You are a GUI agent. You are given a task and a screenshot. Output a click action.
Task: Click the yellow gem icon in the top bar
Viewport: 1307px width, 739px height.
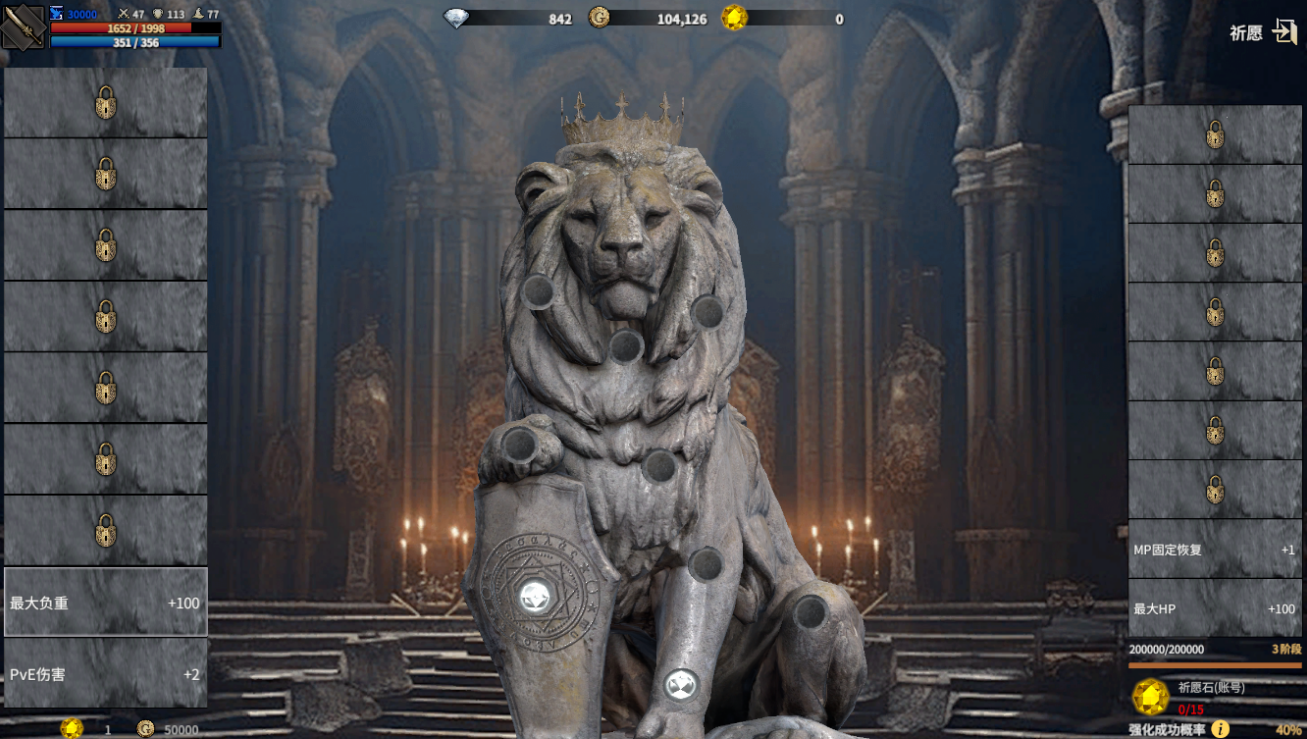pyautogui.click(x=735, y=18)
